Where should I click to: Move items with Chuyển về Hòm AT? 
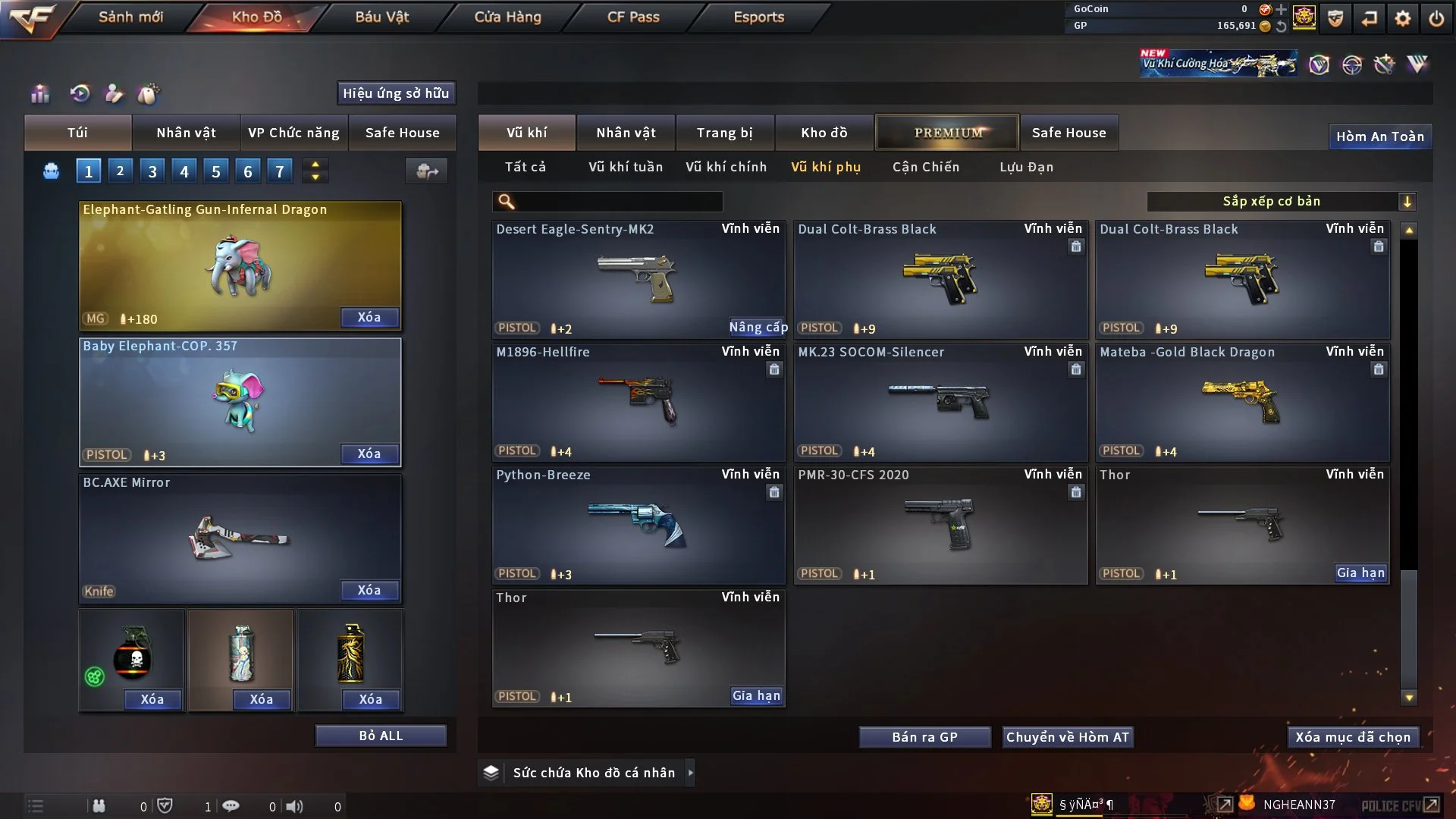point(1067,737)
